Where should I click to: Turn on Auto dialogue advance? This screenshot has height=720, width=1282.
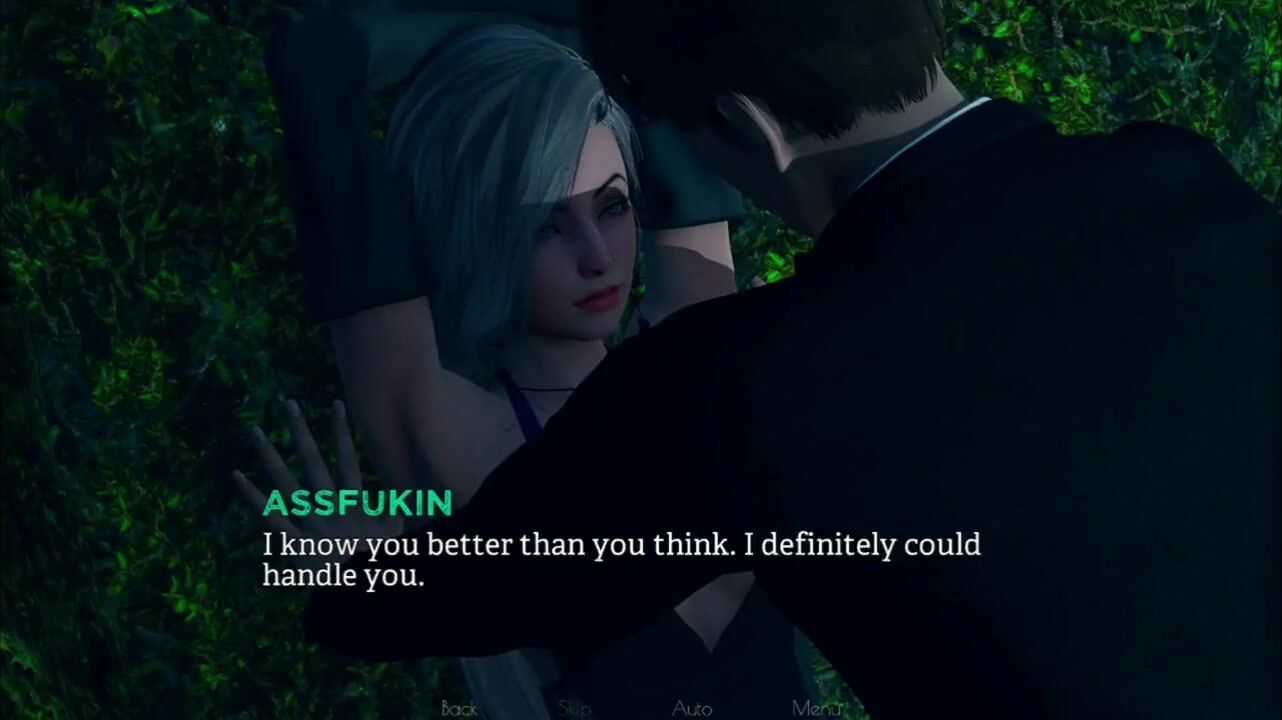pyautogui.click(x=692, y=708)
